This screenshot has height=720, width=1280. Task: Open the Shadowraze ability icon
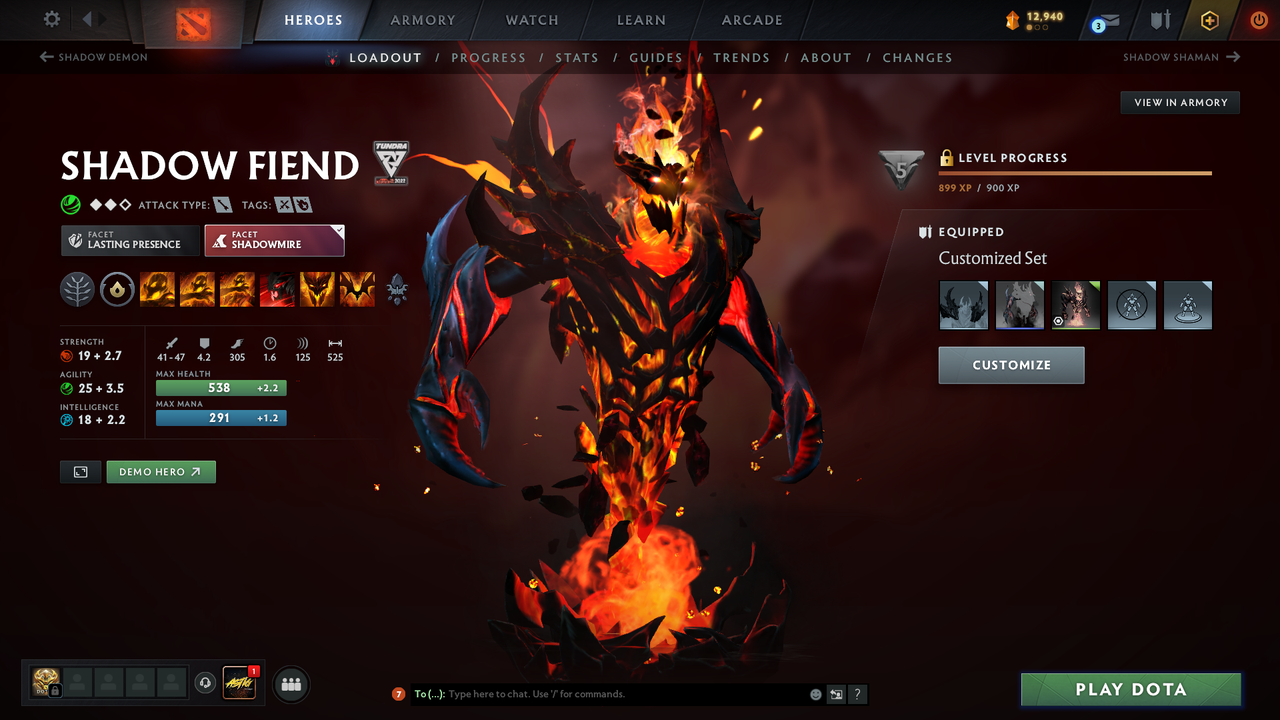pyautogui.click(x=158, y=289)
